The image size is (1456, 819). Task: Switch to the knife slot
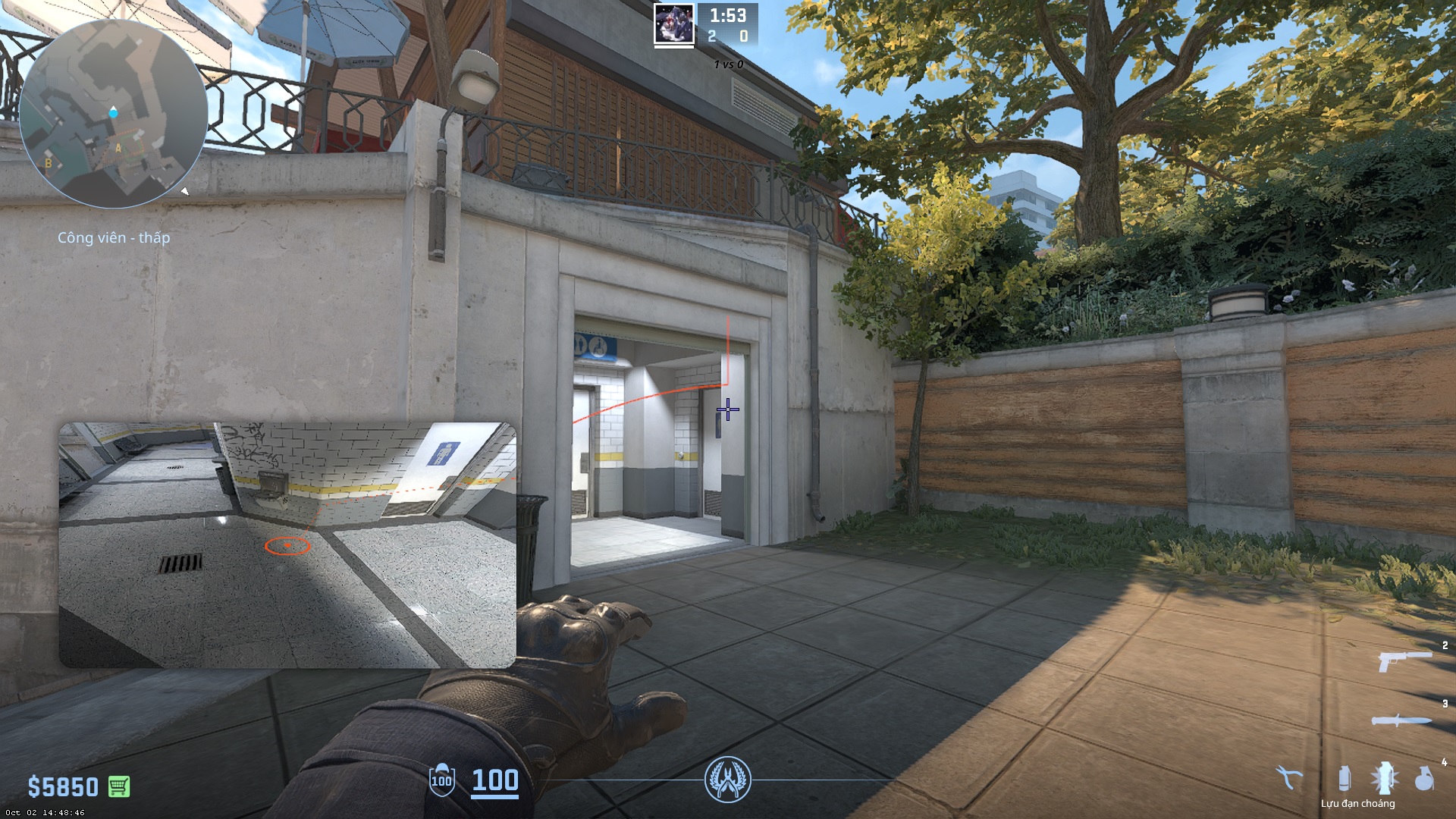tap(1401, 720)
